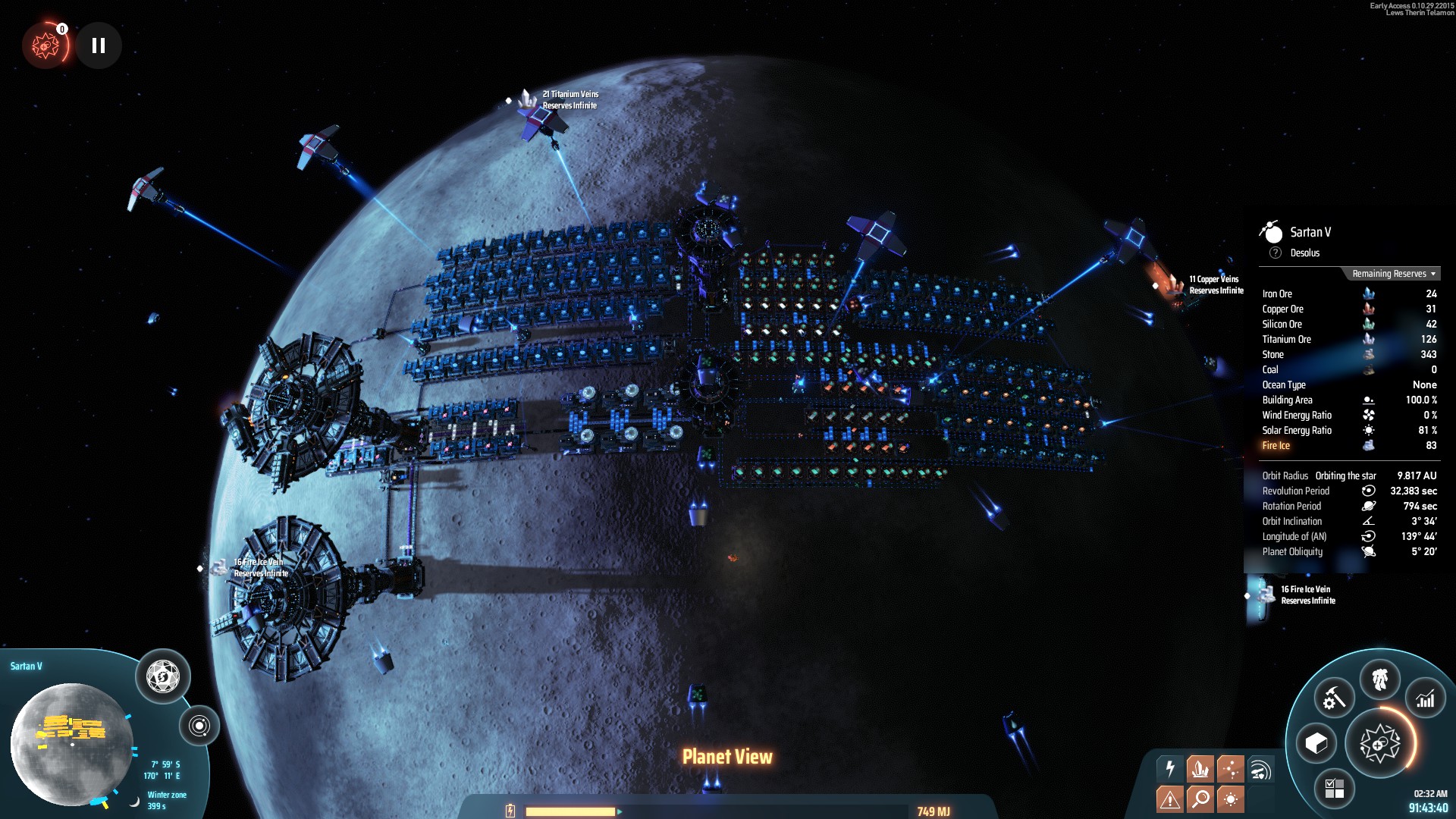Open the white cube inventory button
The width and height of the screenshot is (1456, 819).
click(x=1316, y=743)
